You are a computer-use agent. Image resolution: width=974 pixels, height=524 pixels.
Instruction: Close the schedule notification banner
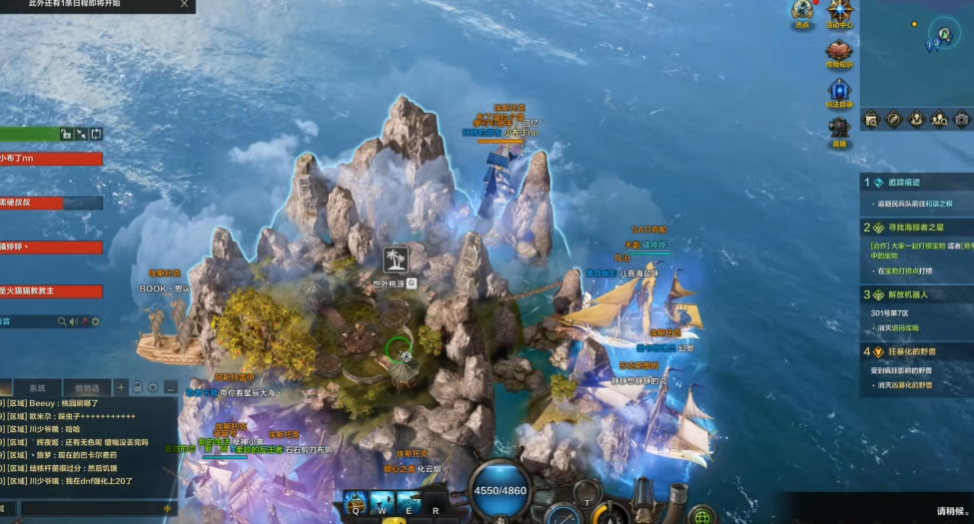click(x=184, y=5)
